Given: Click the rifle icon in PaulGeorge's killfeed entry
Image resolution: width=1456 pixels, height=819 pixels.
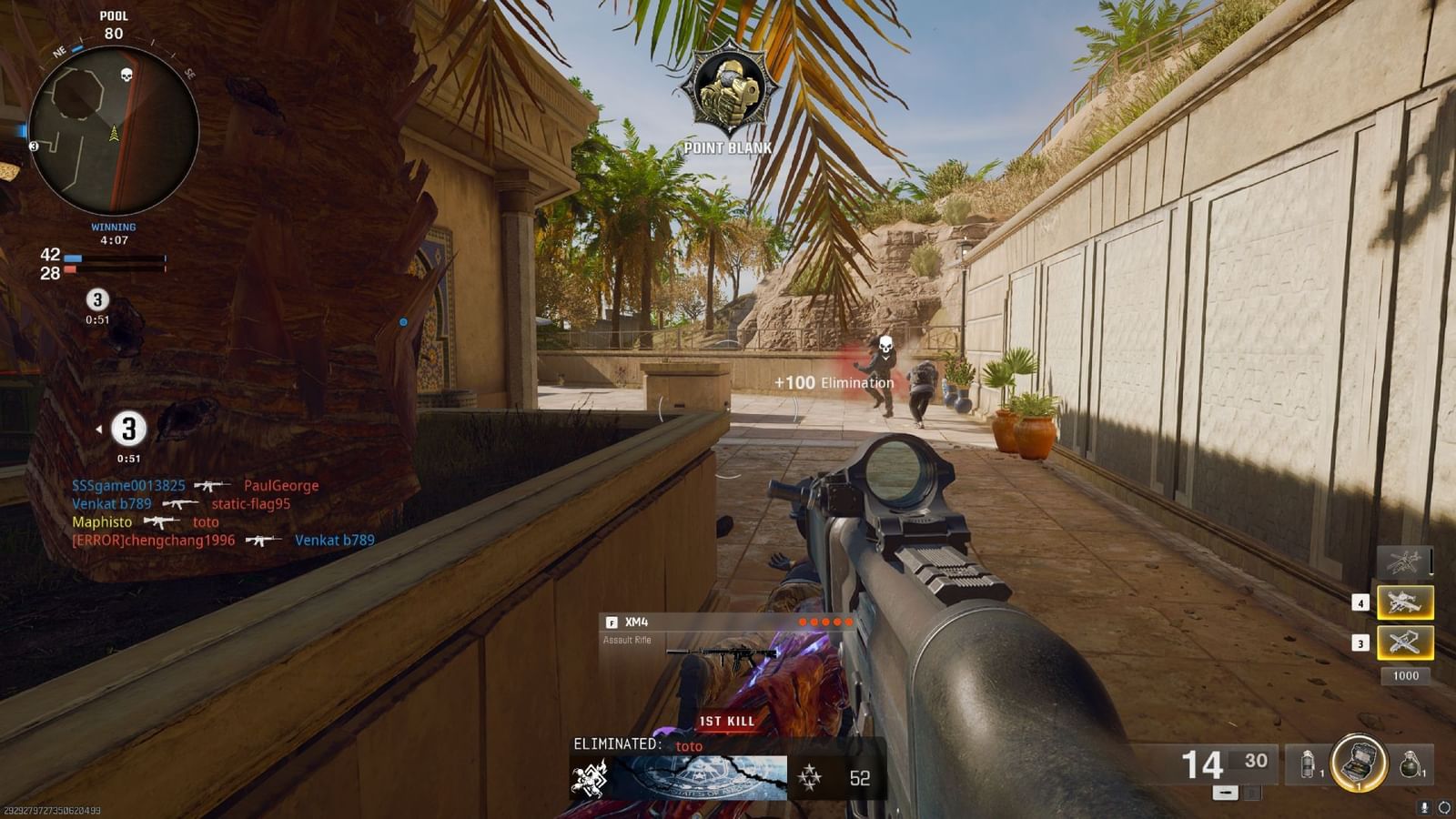Looking at the screenshot, I should 215,485.
